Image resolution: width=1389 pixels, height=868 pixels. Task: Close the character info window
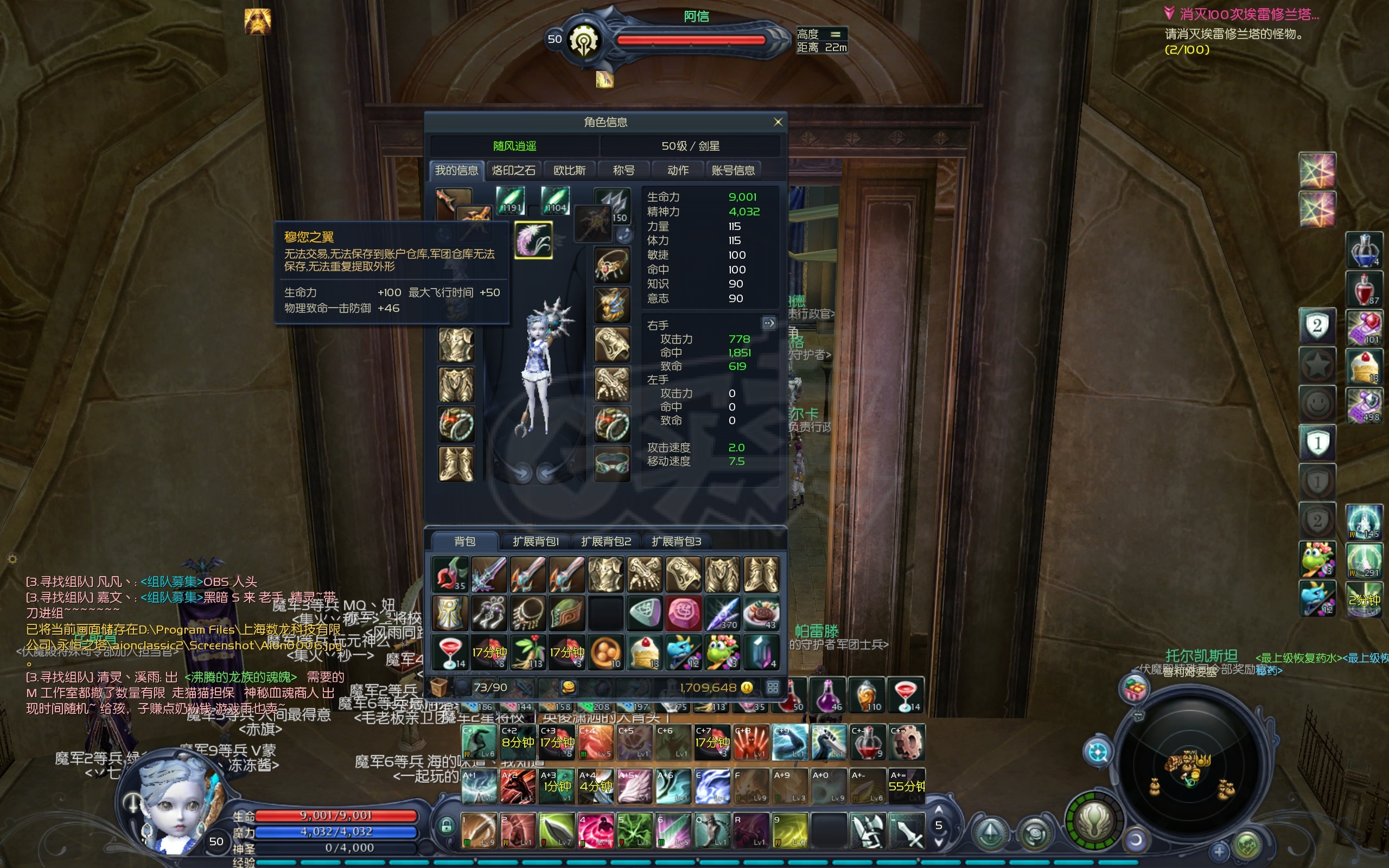click(x=778, y=122)
